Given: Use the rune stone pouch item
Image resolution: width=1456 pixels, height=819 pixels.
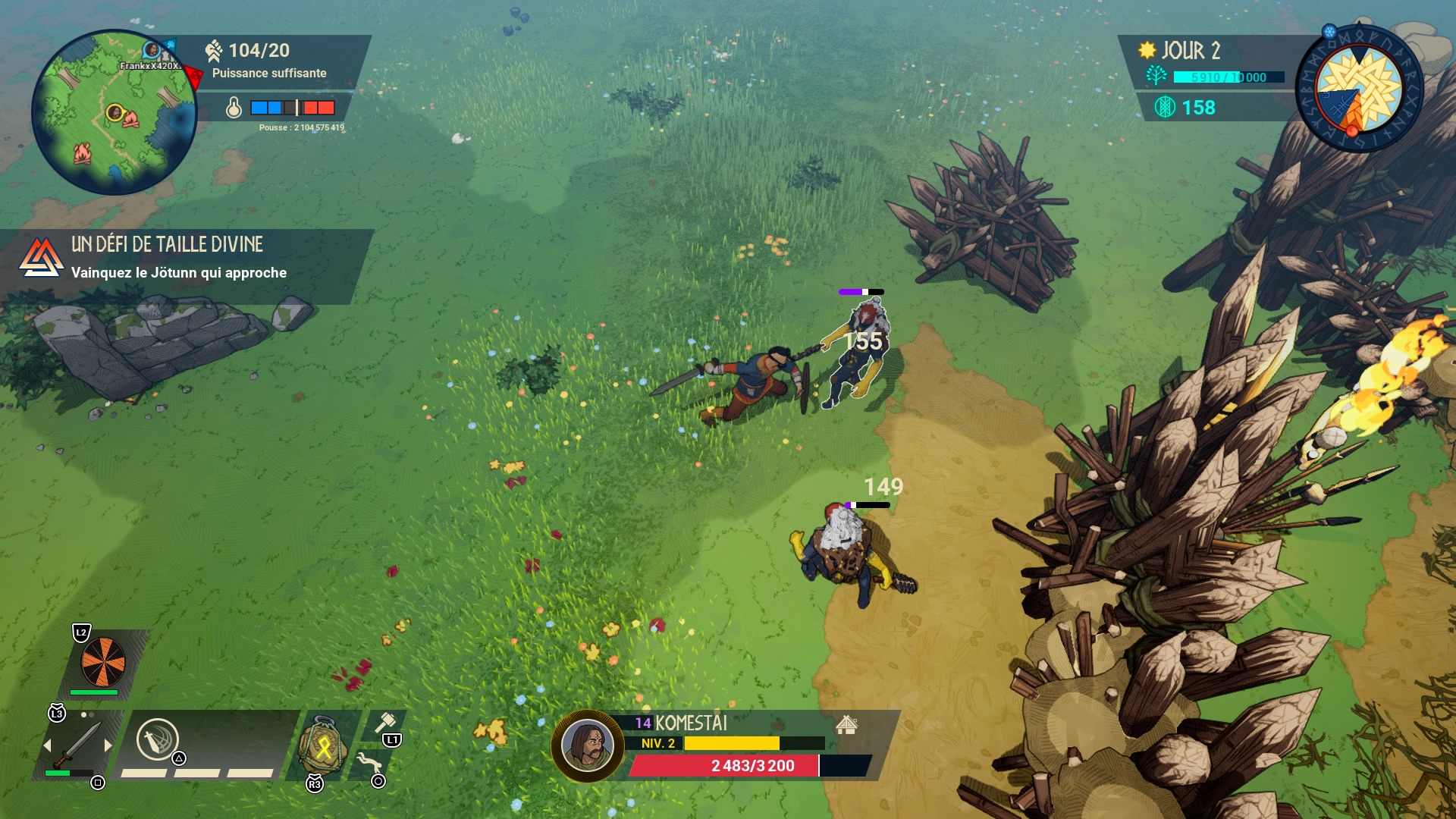Looking at the screenshot, I should click(x=323, y=747).
